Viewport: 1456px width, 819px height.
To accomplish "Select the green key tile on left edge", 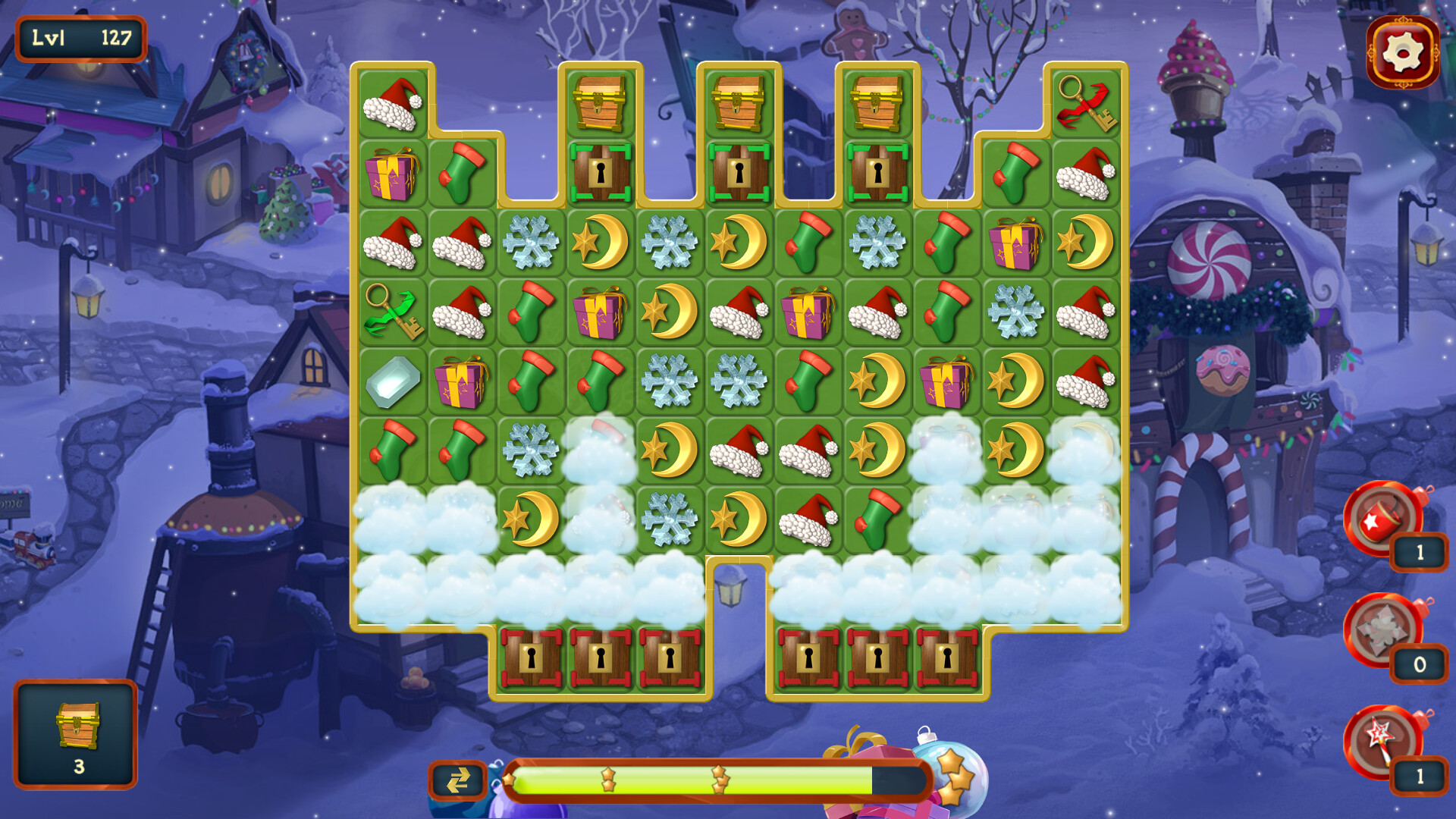I will tap(393, 313).
